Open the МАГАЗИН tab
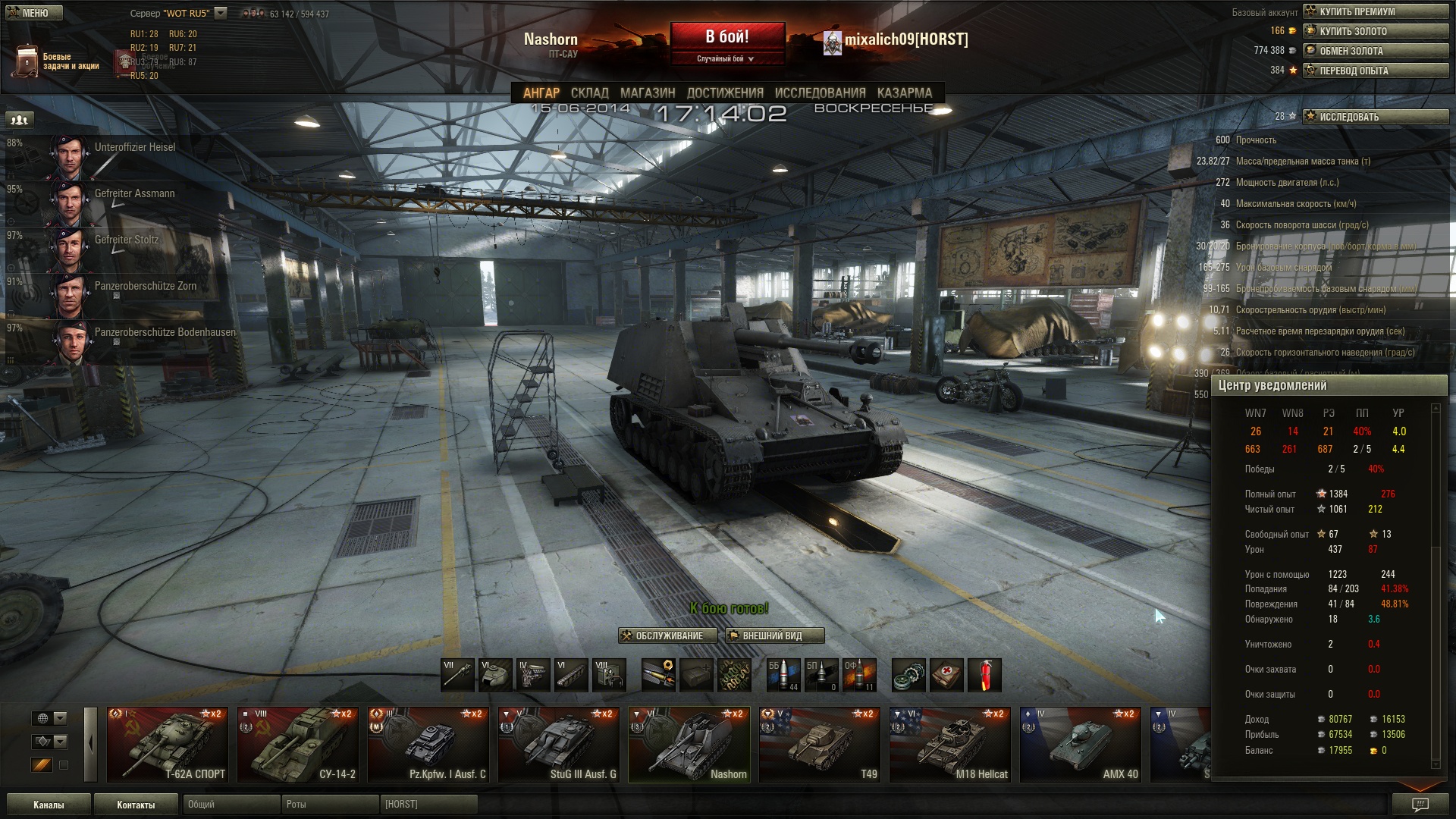The image size is (1456, 819). [647, 93]
